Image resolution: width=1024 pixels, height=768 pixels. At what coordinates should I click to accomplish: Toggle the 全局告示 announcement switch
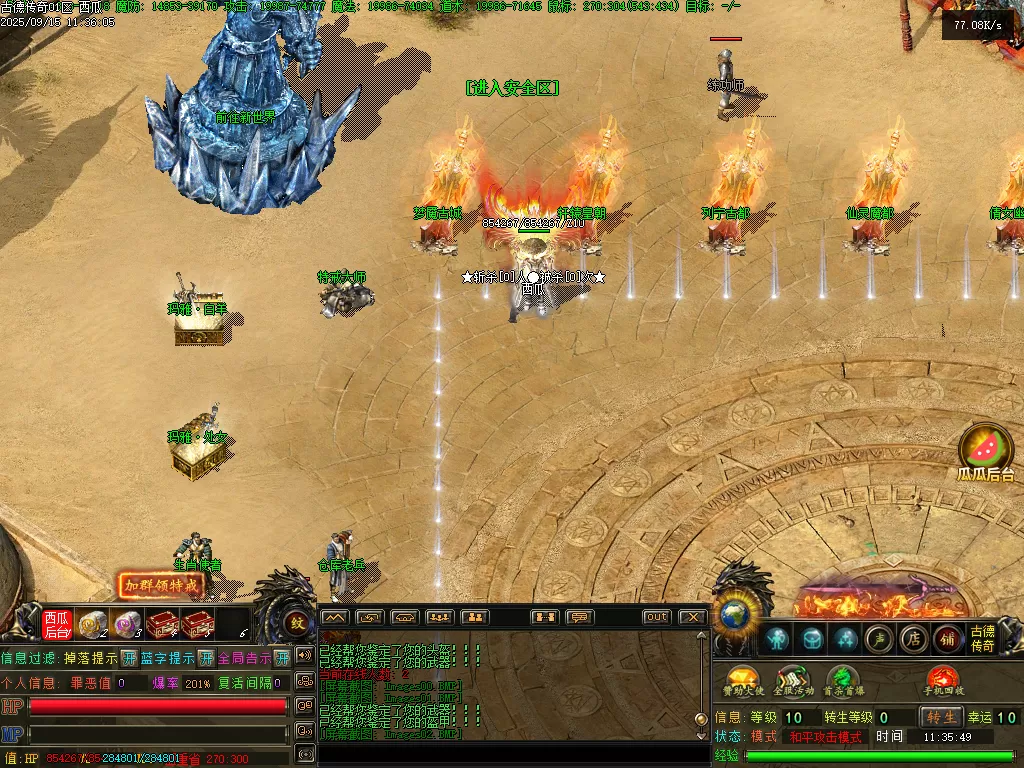[282, 658]
